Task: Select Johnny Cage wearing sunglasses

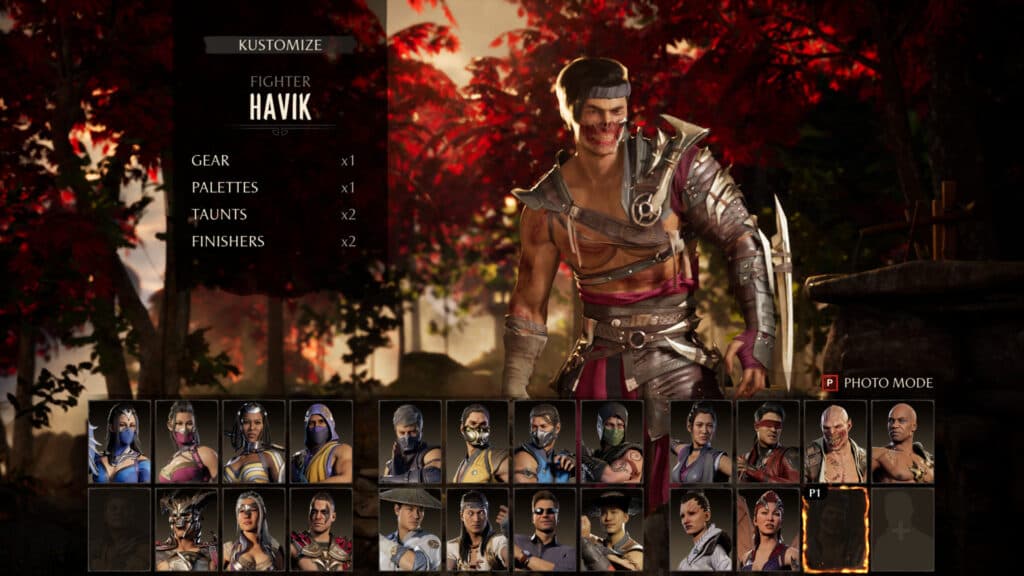Action: click(545, 529)
